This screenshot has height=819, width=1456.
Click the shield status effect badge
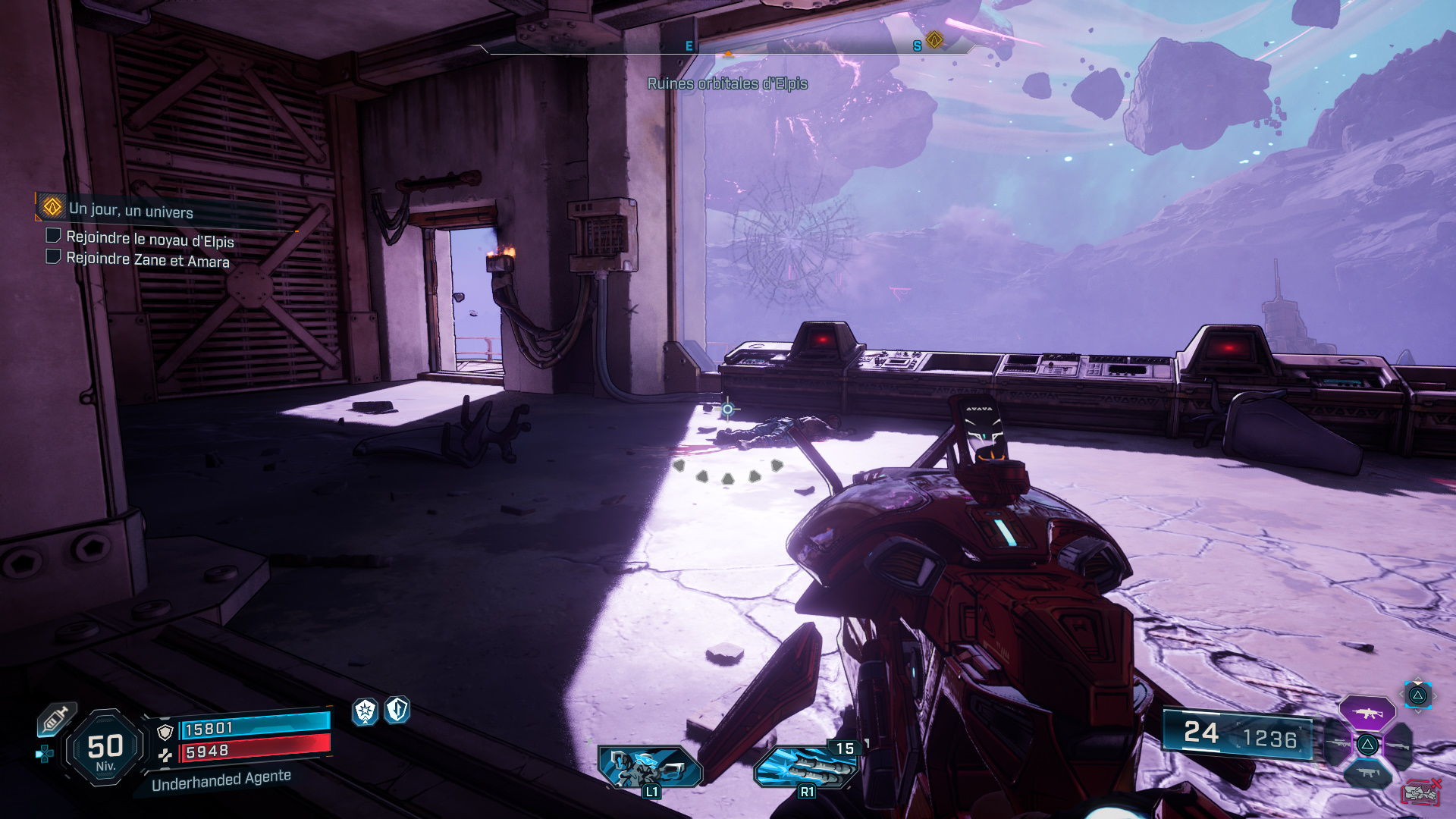(x=397, y=711)
